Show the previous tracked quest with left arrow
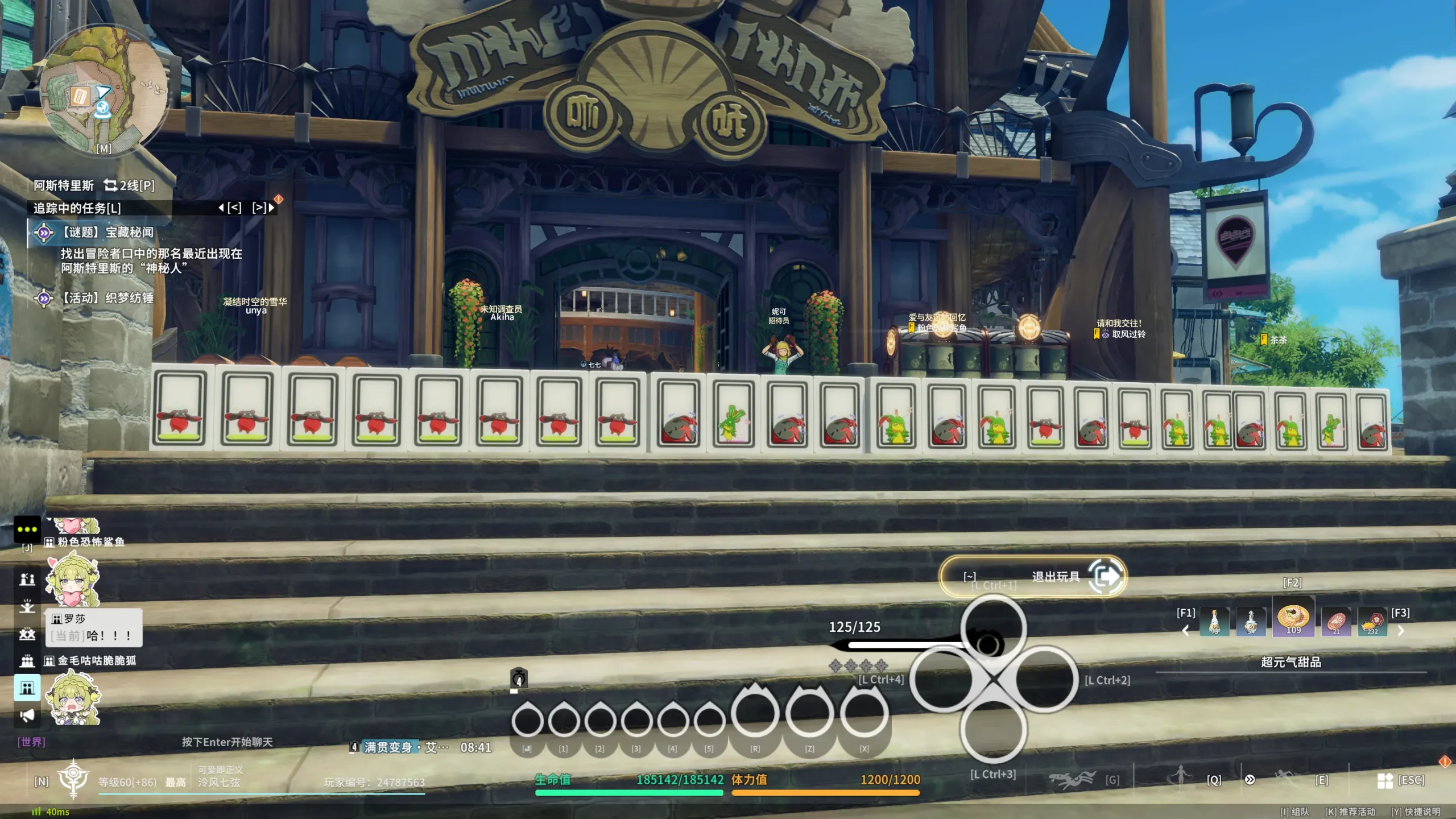1456x819 pixels. click(x=221, y=208)
